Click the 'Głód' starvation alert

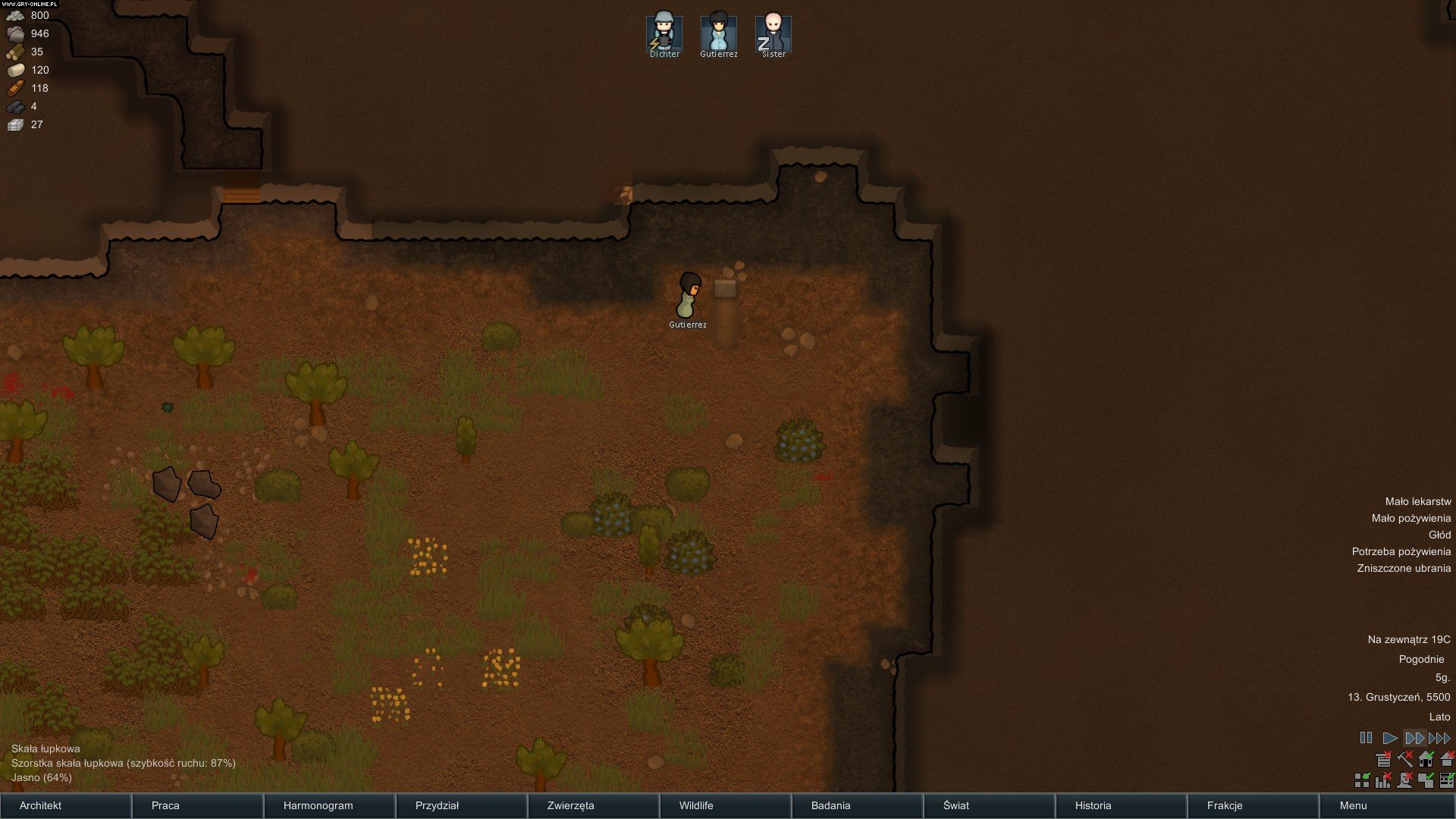point(1439,535)
